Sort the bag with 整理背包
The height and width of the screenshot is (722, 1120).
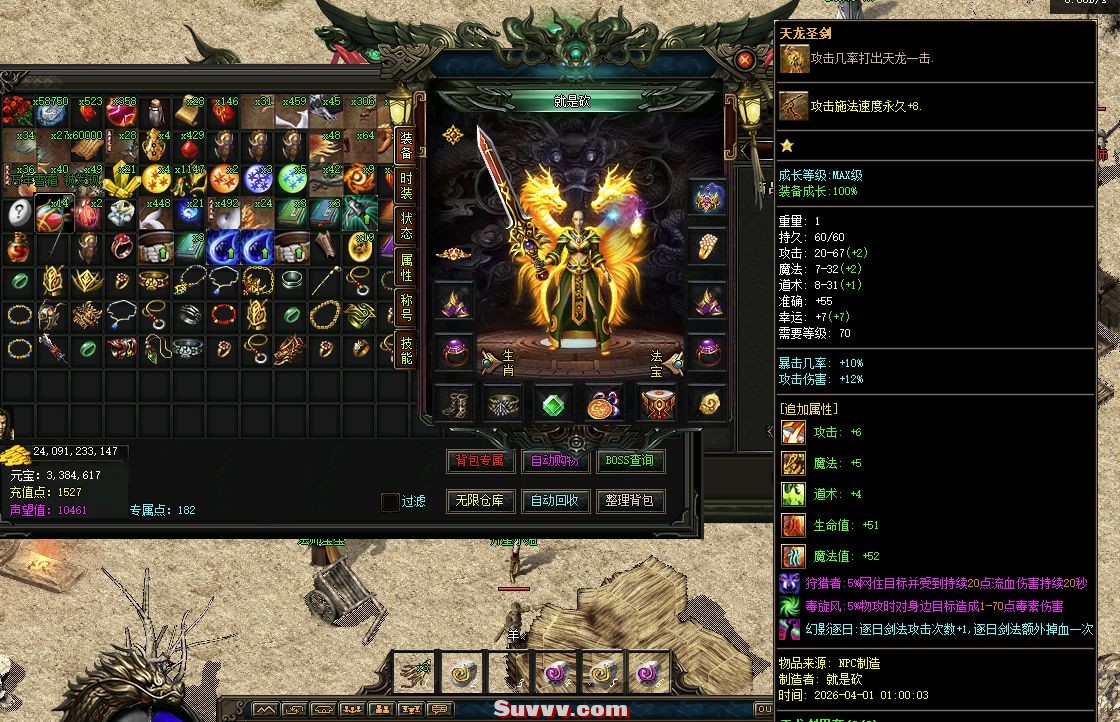[x=630, y=501]
